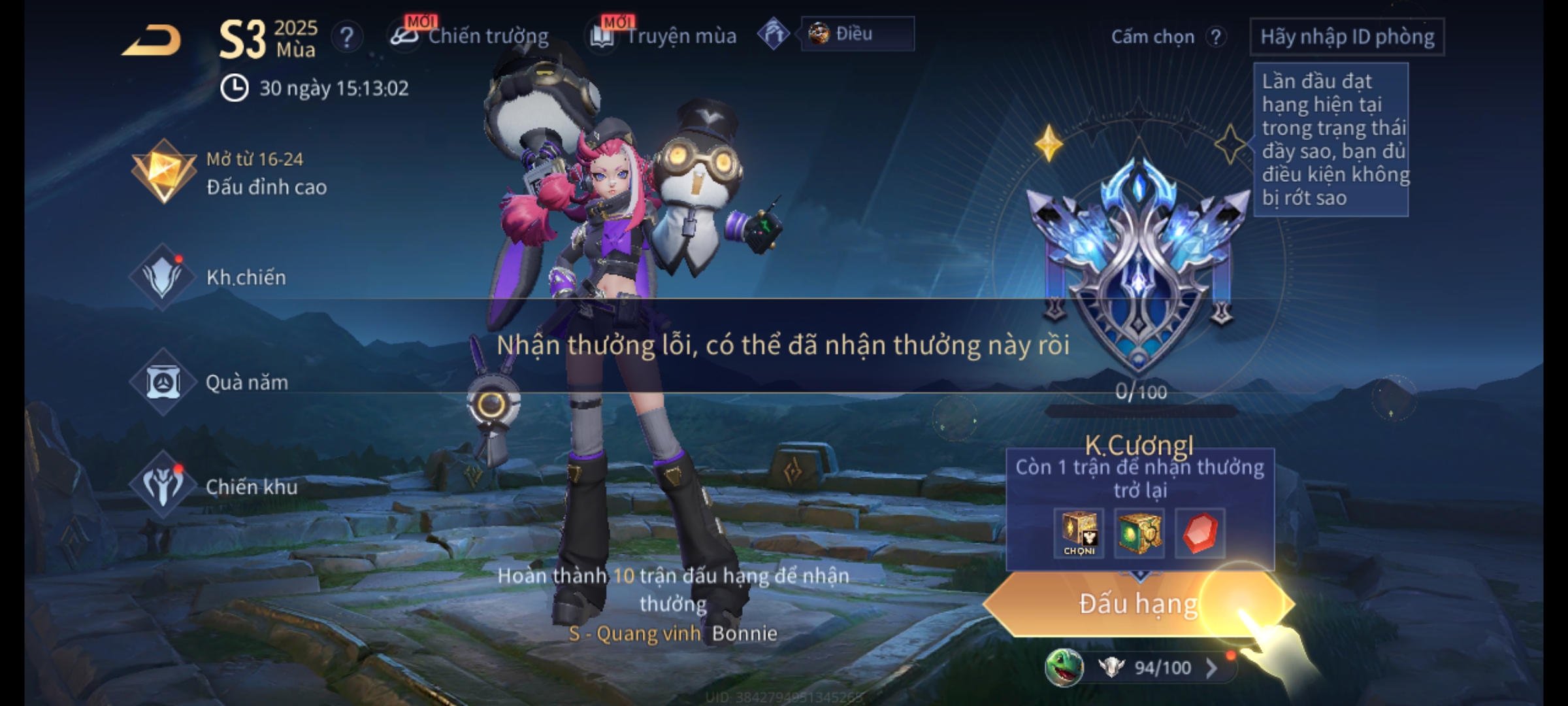Open the season S3 help question mark
Viewport: 1568px width, 706px height.
(346, 37)
